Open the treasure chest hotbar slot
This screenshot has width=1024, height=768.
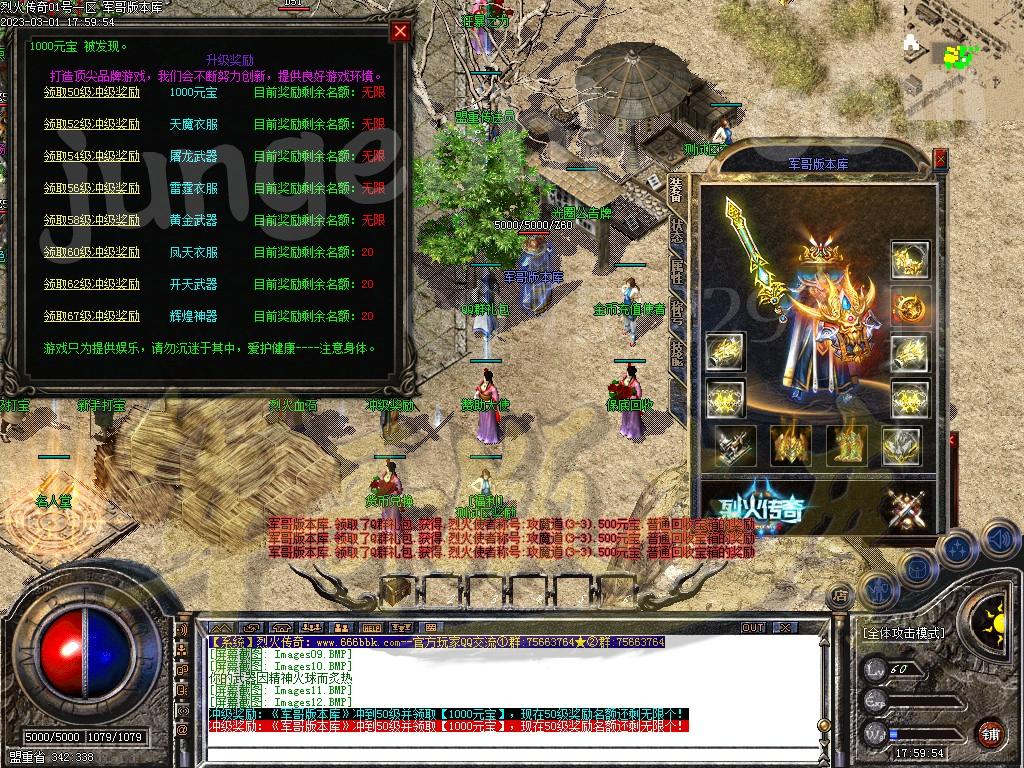(x=397, y=590)
